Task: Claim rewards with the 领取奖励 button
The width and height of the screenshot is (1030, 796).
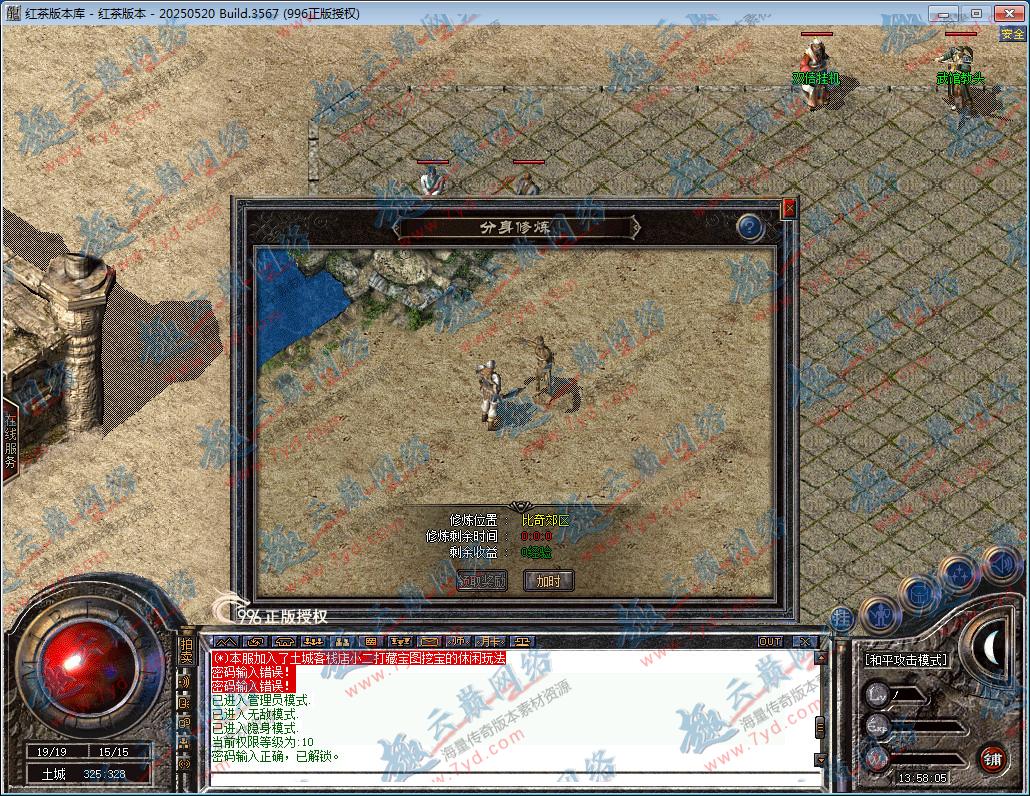Action: point(482,580)
